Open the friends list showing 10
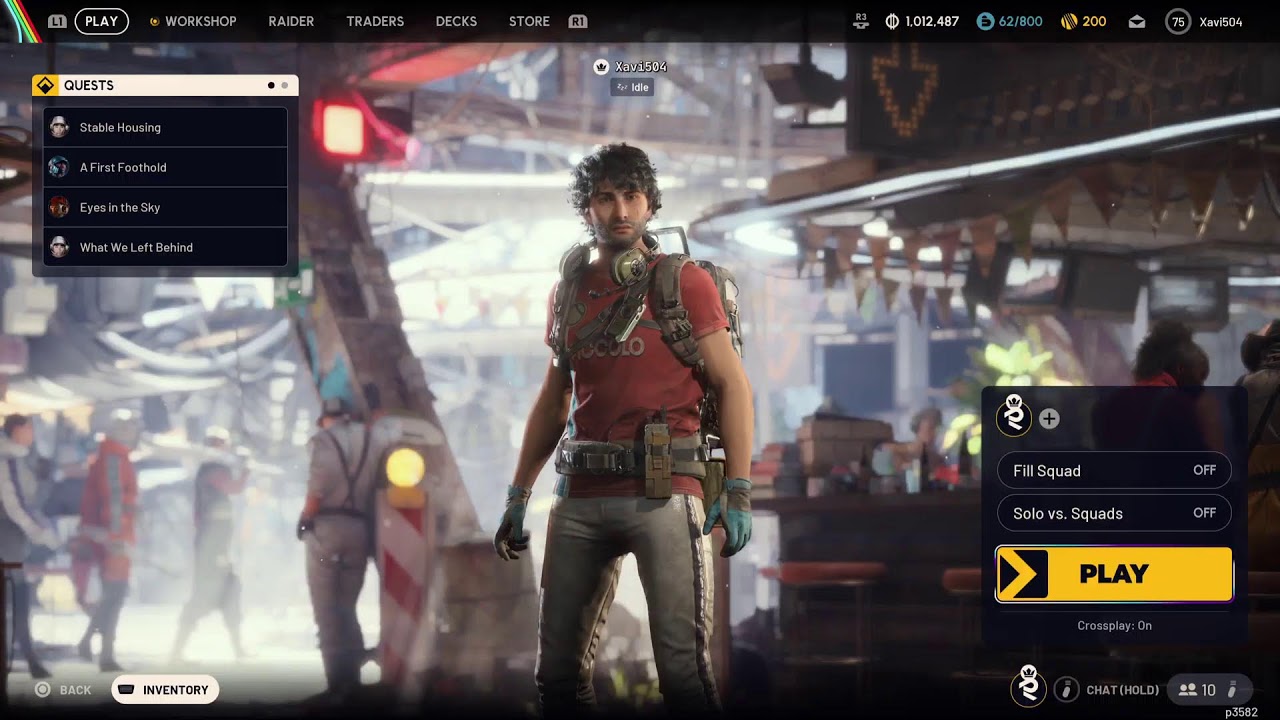Image resolution: width=1280 pixels, height=720 pixels. pos(1198,690)
